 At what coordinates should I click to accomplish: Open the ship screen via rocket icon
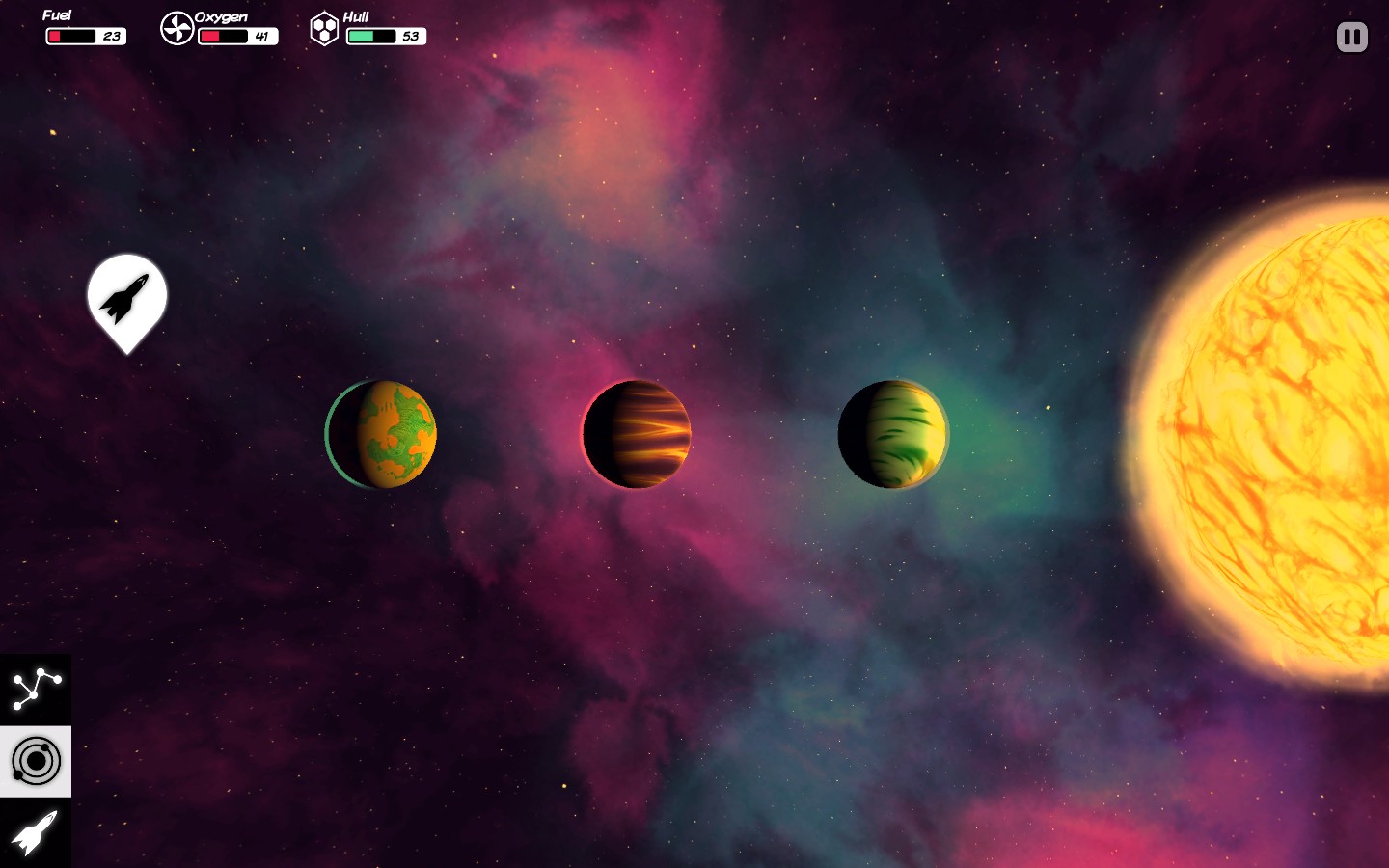pyautogui.click(x=35, y=834)
